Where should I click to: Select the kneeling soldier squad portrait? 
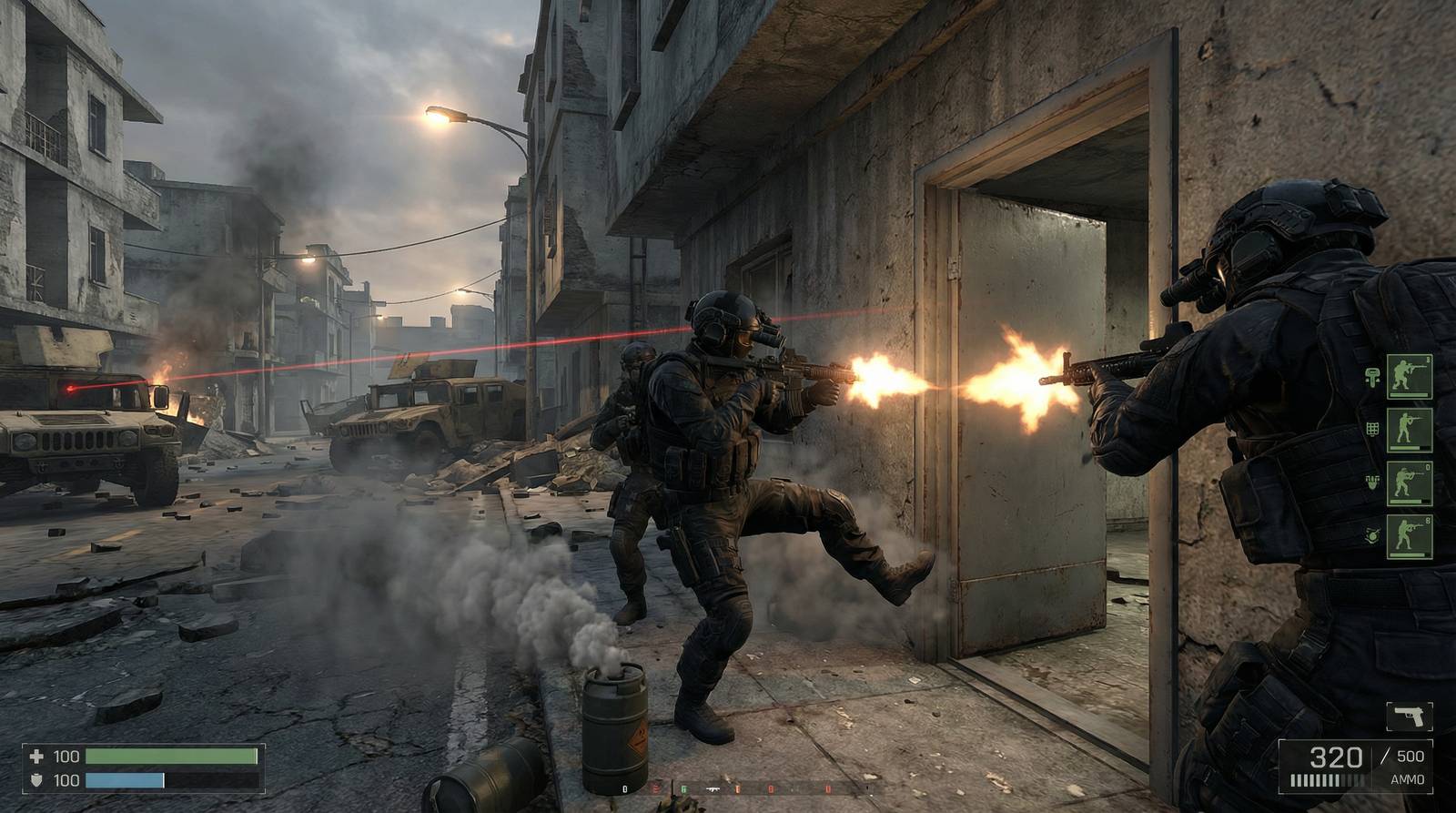(x=1410, y=377)
